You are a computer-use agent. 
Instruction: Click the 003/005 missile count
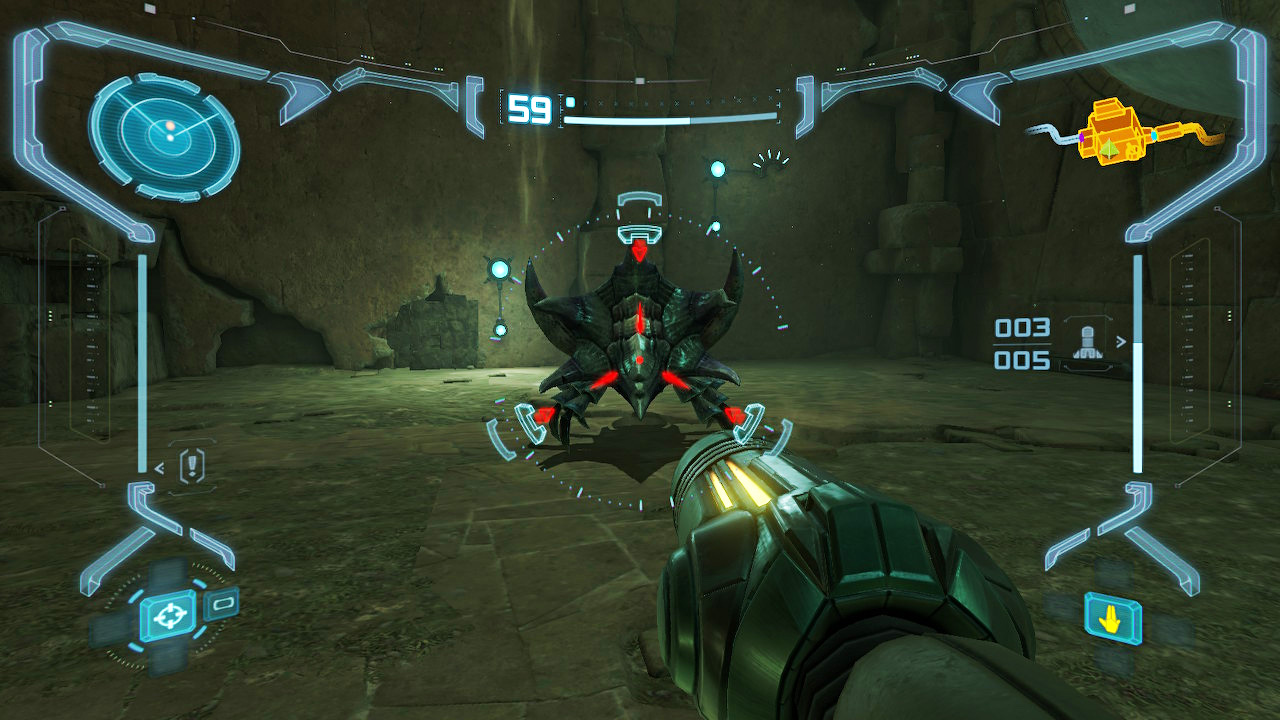[1022, 342]
